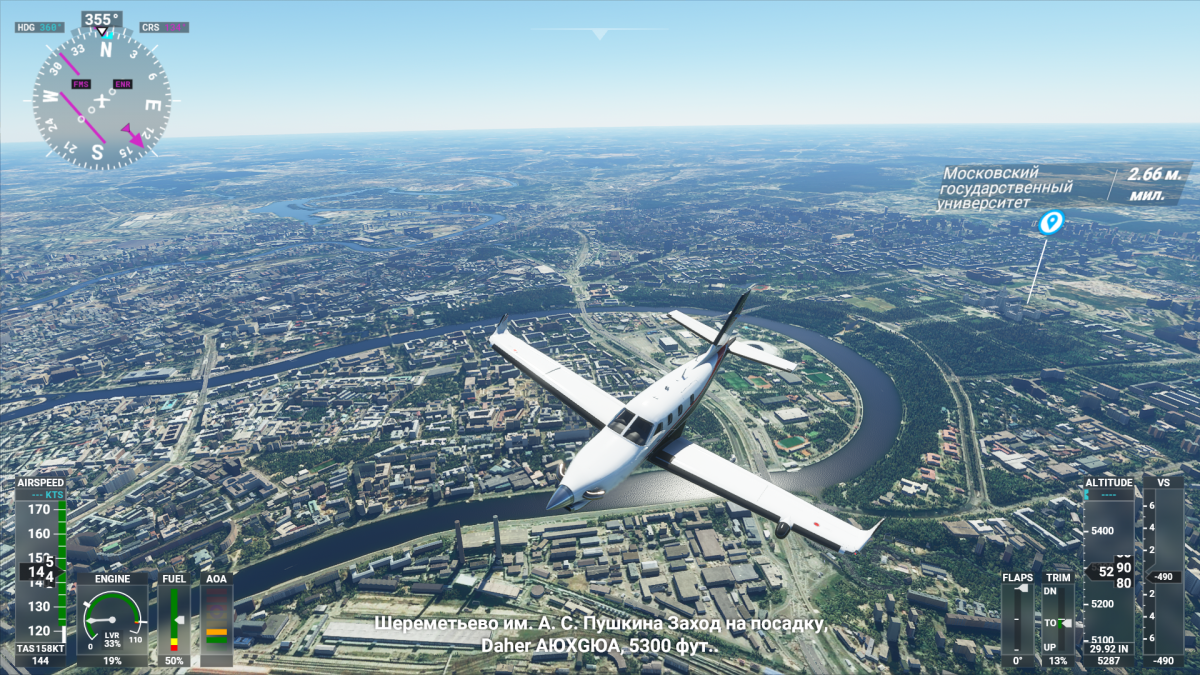The width and height of the screenshot is (1200, 675).
Task: Open the toolbar using the top-center arrow handle
Action: tap(599, 34)
